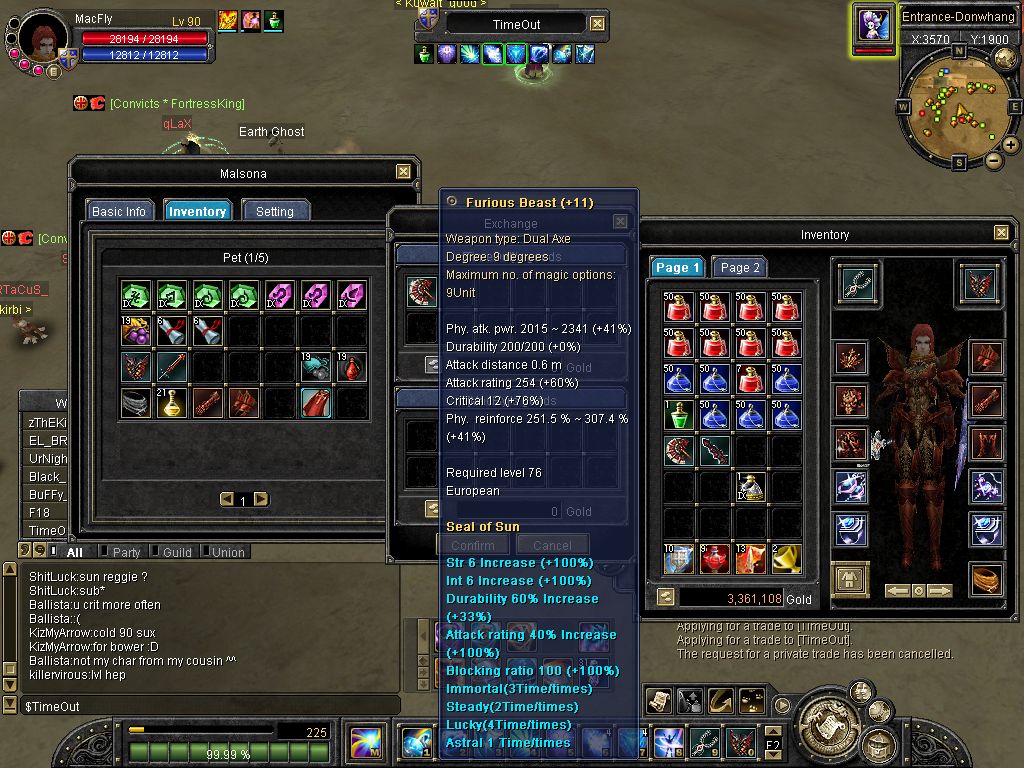
Task: Click the green potion in inventory
Action: click(678, 414)
